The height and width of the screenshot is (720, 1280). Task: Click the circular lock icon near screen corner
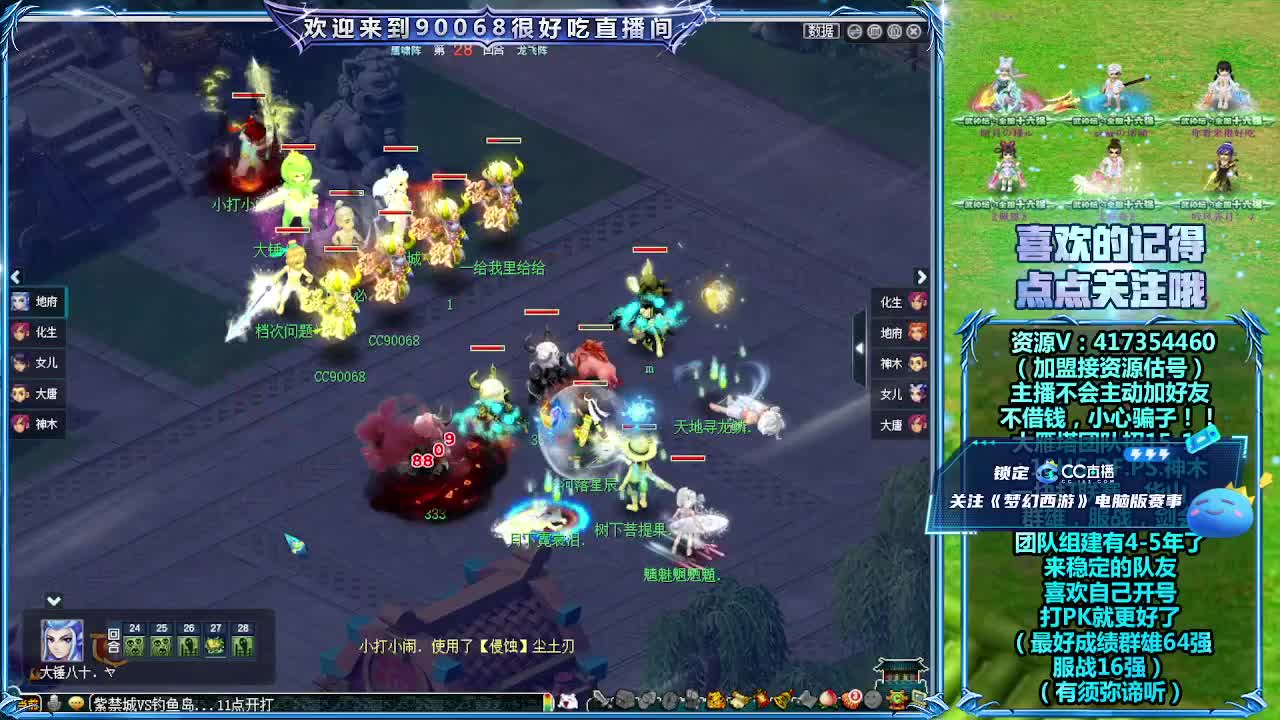point(893,31)
